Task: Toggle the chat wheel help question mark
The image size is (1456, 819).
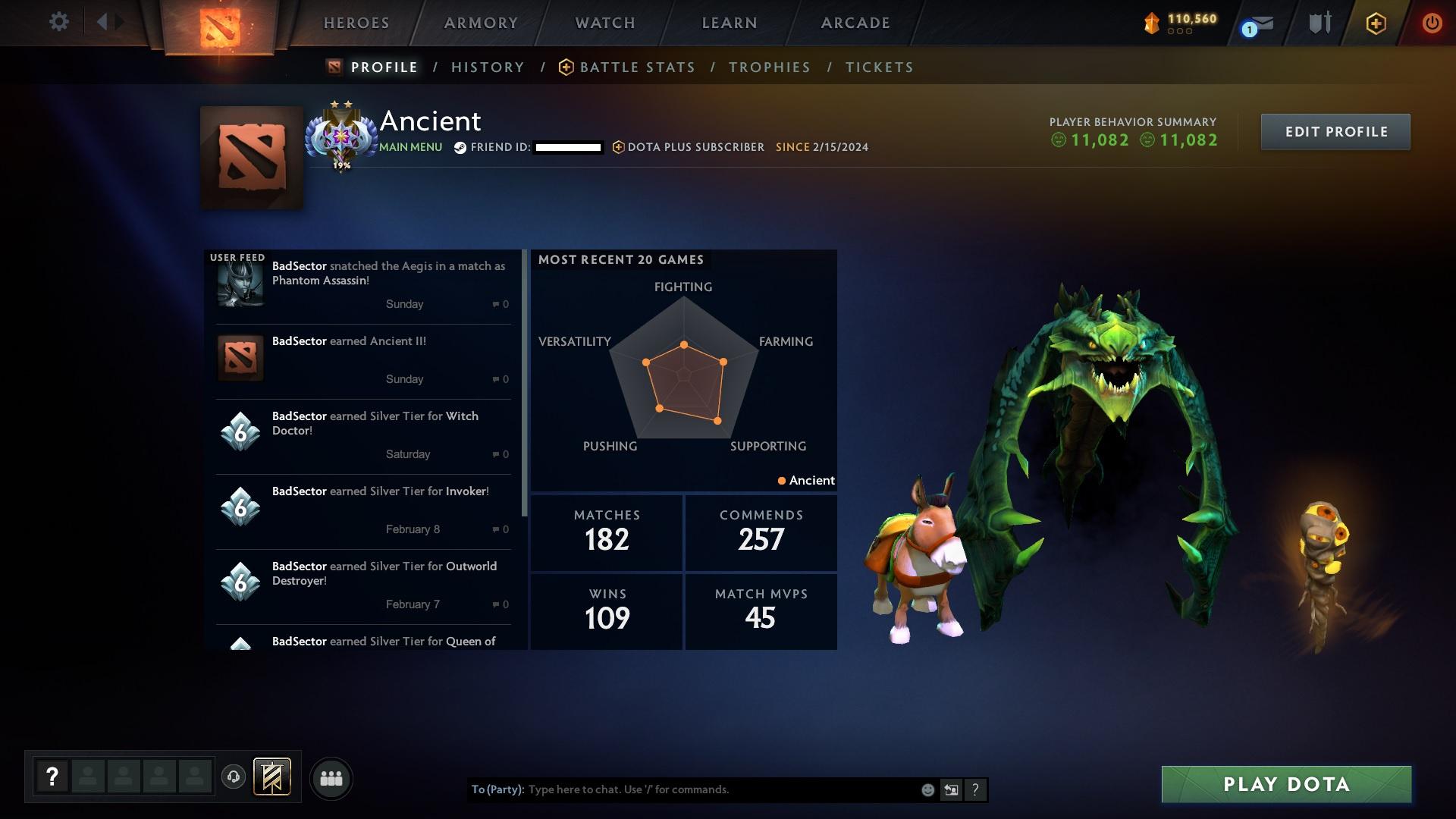Action: (x=52, y=777)
